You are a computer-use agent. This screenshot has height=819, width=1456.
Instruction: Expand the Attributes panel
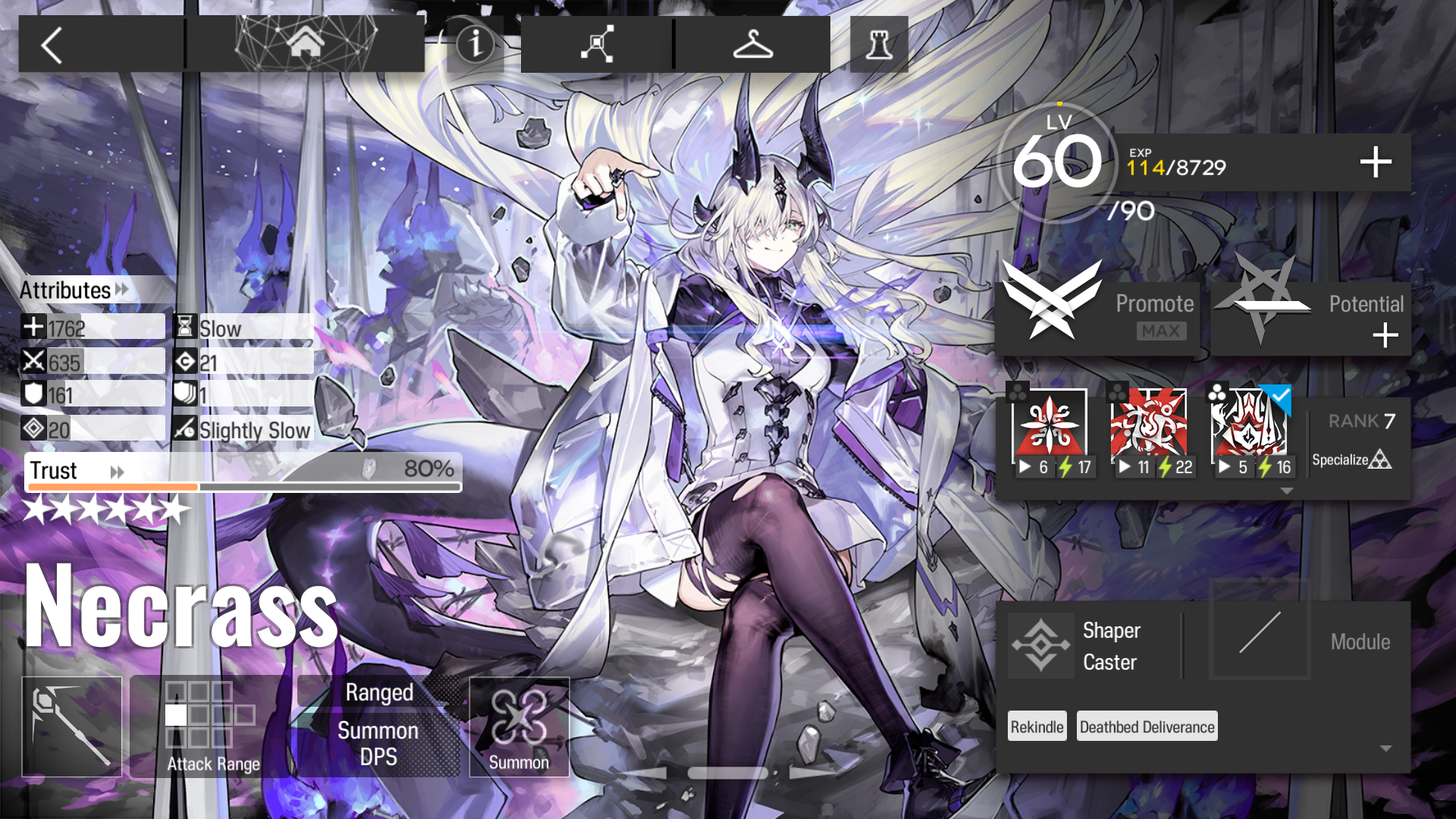pos(120,290)
